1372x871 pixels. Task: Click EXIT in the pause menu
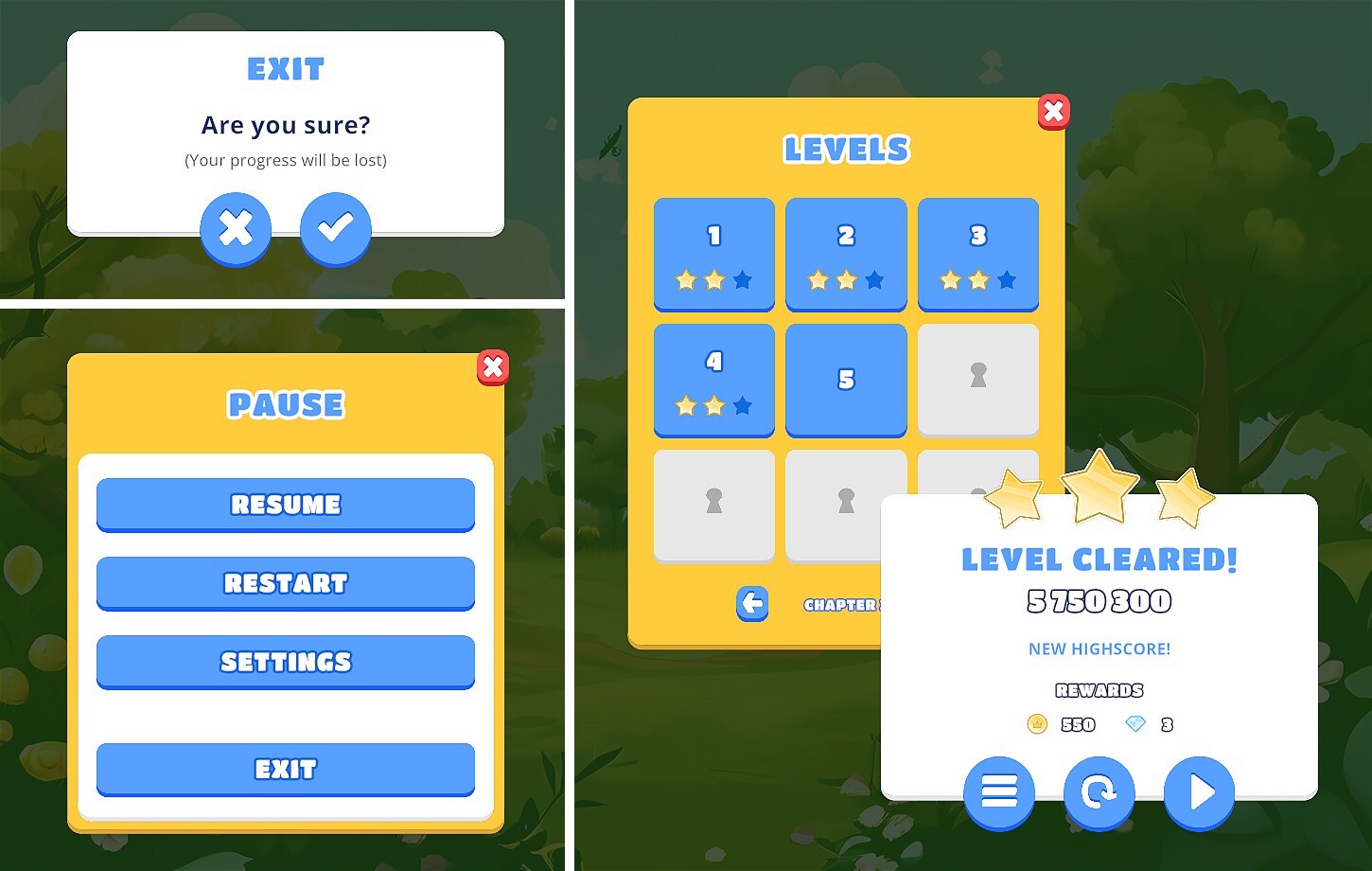285,769
